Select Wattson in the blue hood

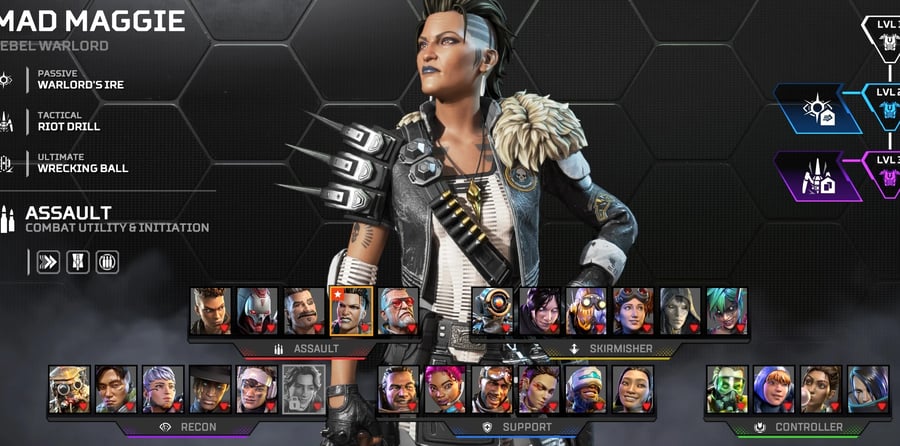point(774,389)
